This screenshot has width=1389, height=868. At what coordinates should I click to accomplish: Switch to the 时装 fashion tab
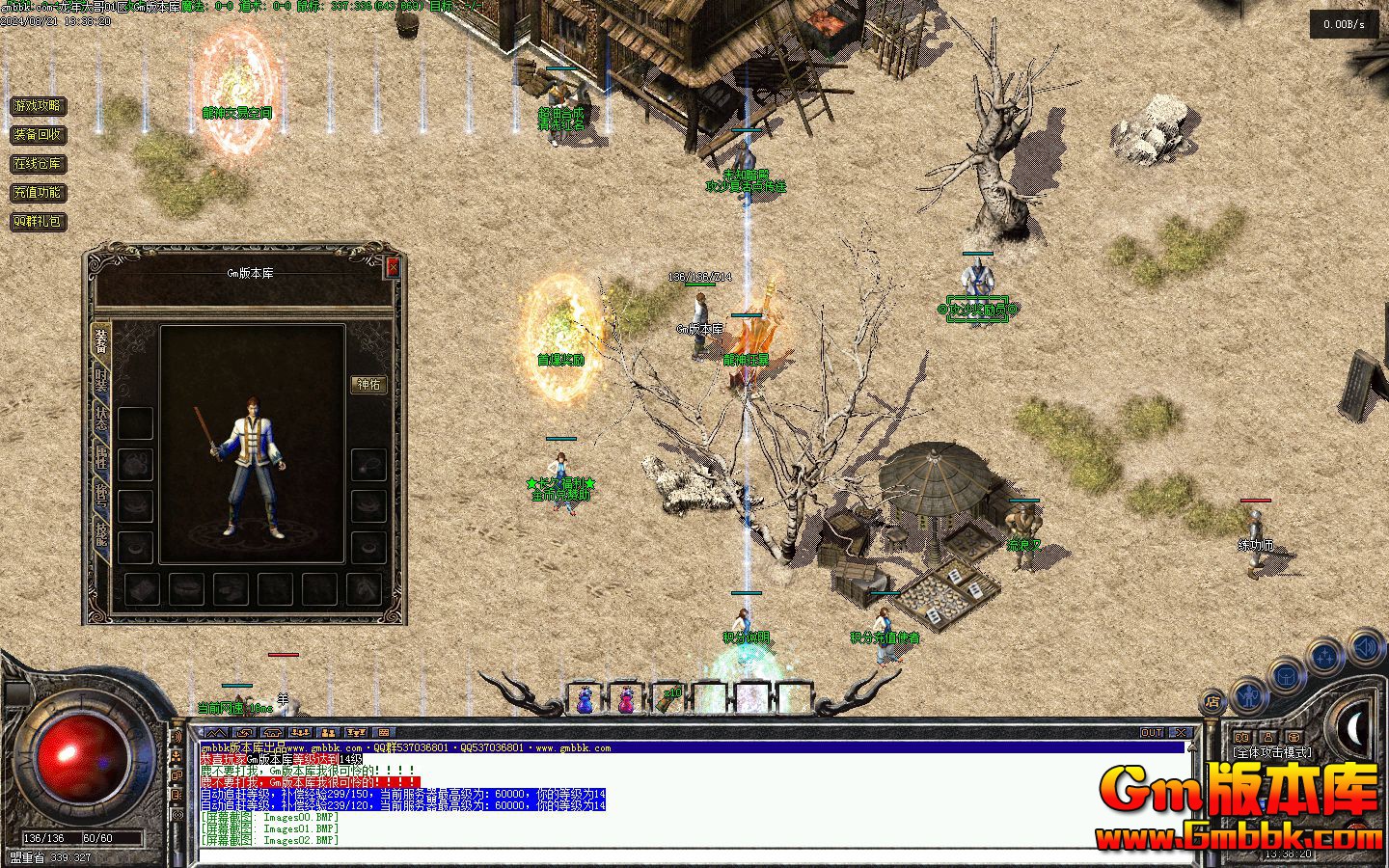tap(100, 380)
